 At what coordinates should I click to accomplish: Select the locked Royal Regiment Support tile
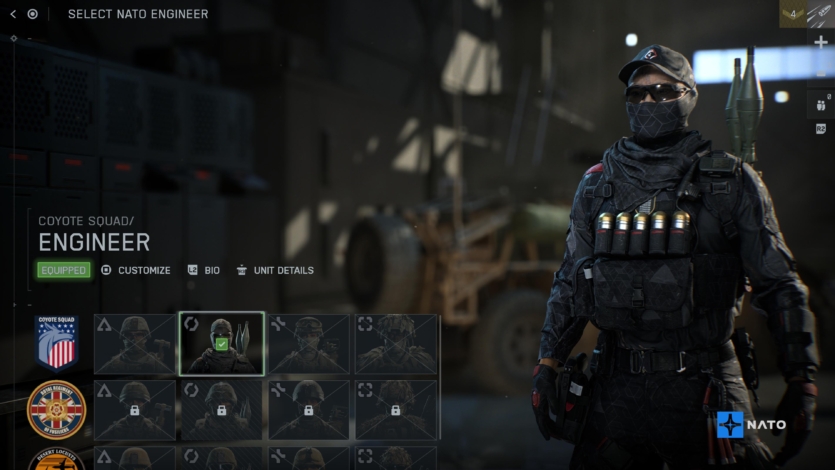pos(308,409)
